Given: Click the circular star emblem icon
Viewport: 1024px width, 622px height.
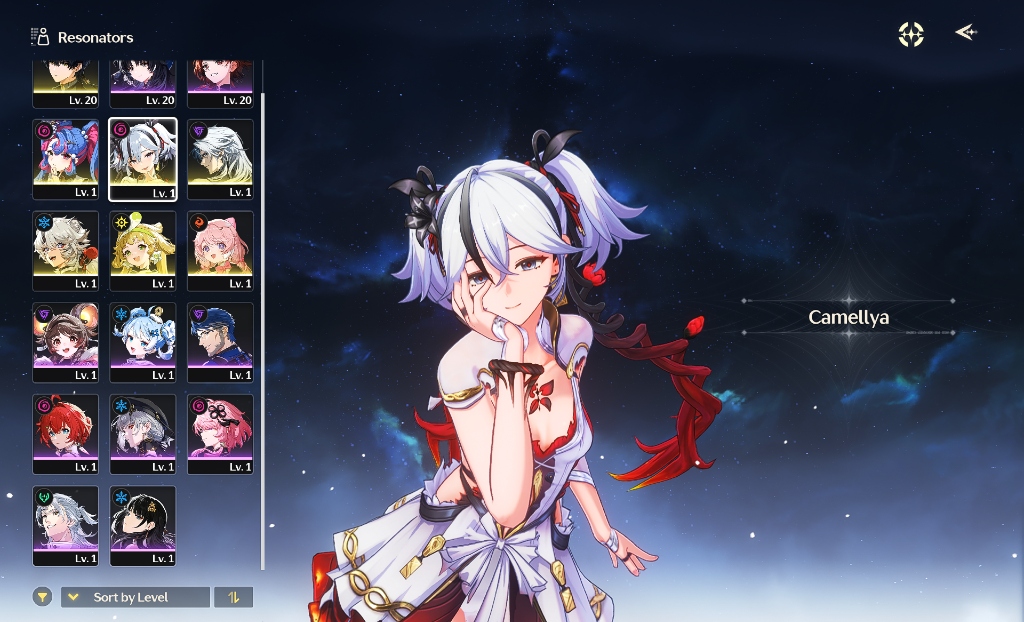Looking at the screenshot, I should click(x=911, y=34).
